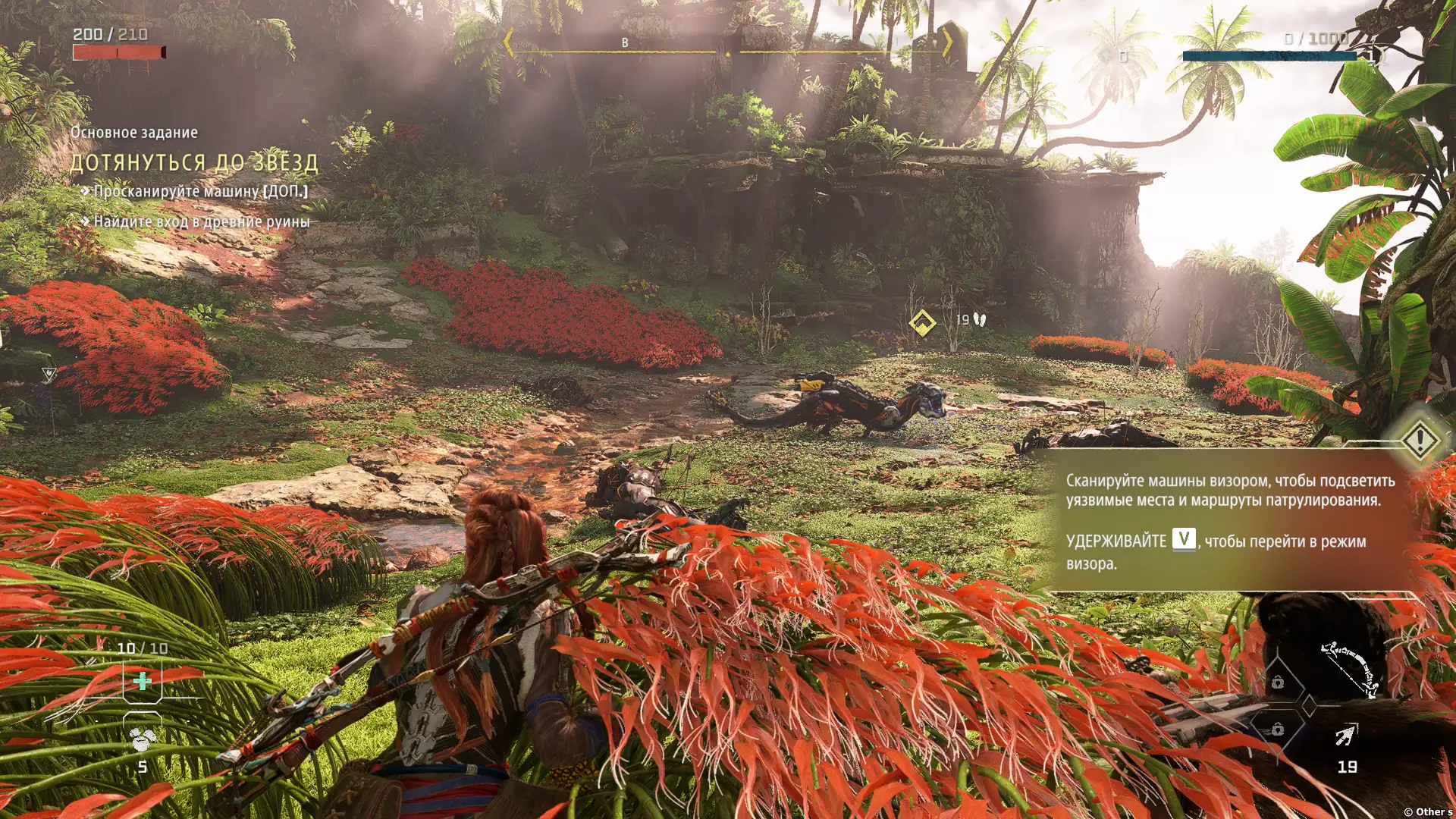Select the main quest title "Дотянуться до звезд"
Screen dimensions: 1456x819
click(x=194, y=162)
